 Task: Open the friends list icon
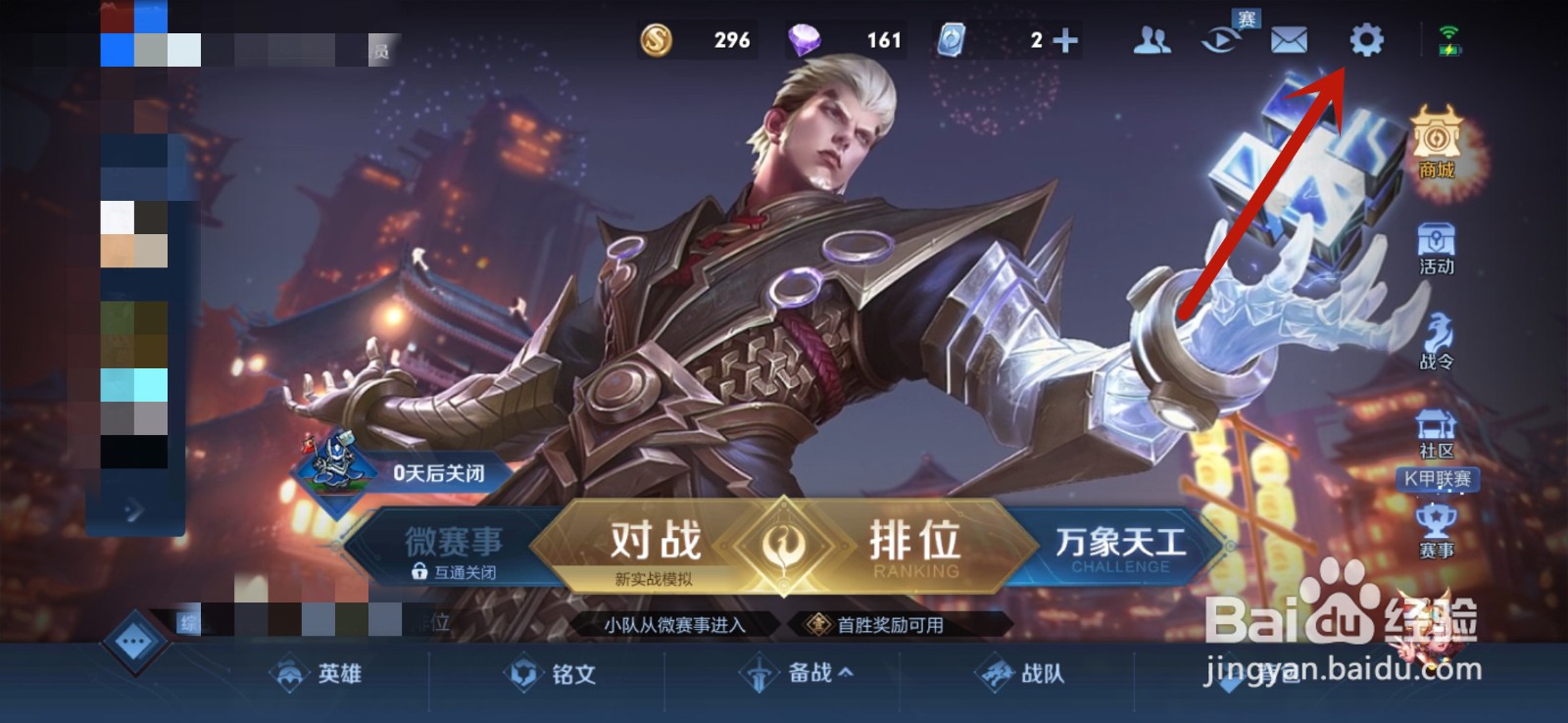1152,41
